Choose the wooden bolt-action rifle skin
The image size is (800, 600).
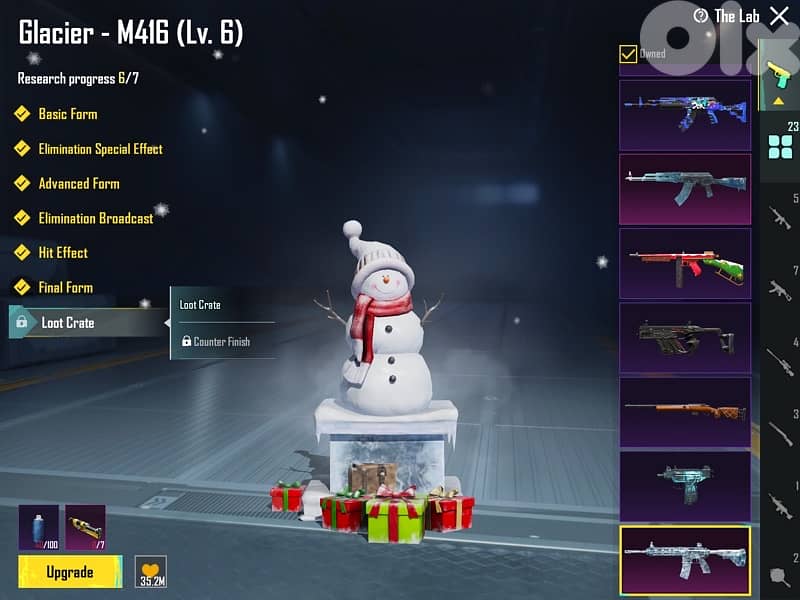pyautogui.click(x=685, y=411)
